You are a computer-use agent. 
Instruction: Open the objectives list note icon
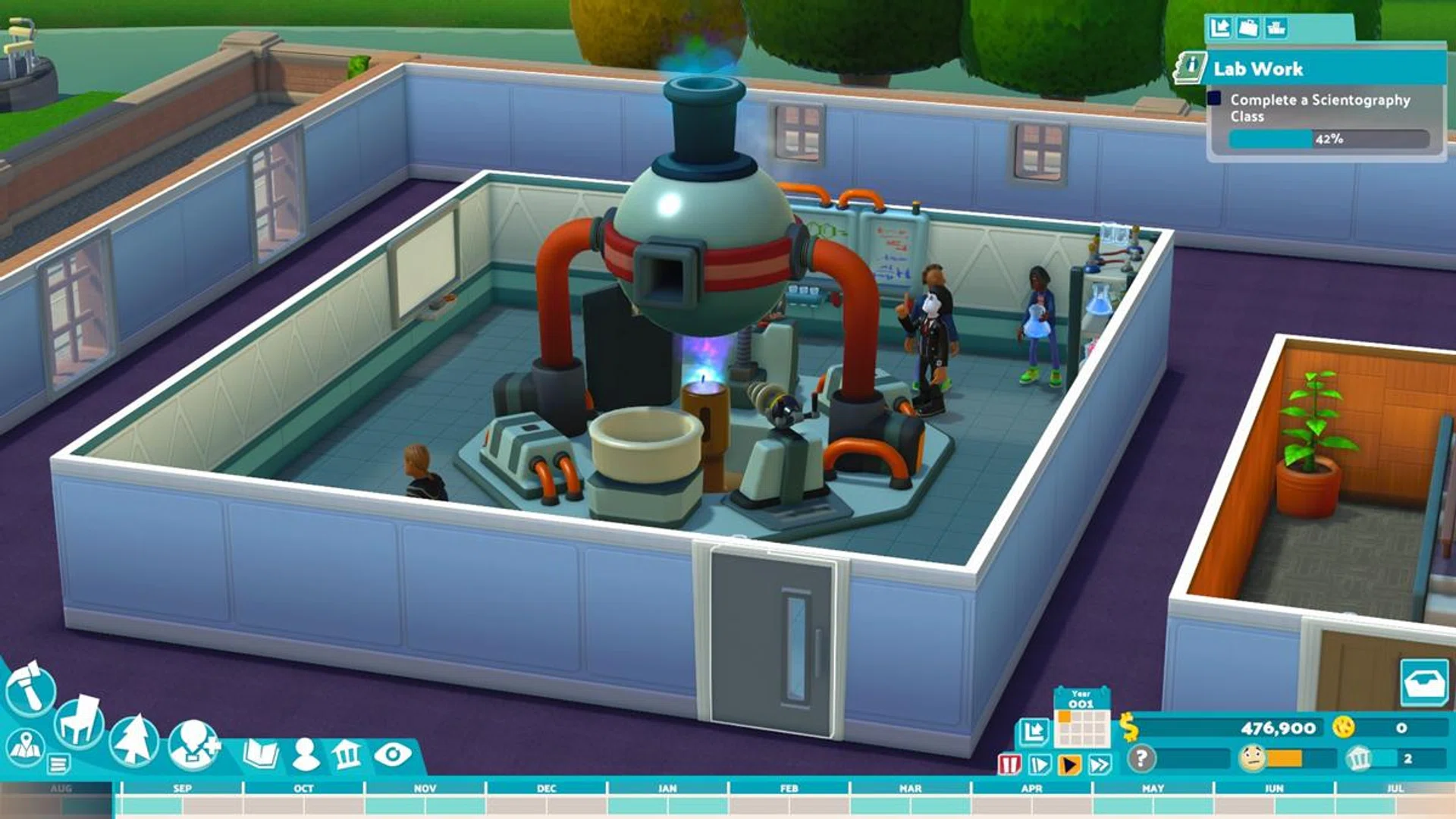click(x=58, y=762)
